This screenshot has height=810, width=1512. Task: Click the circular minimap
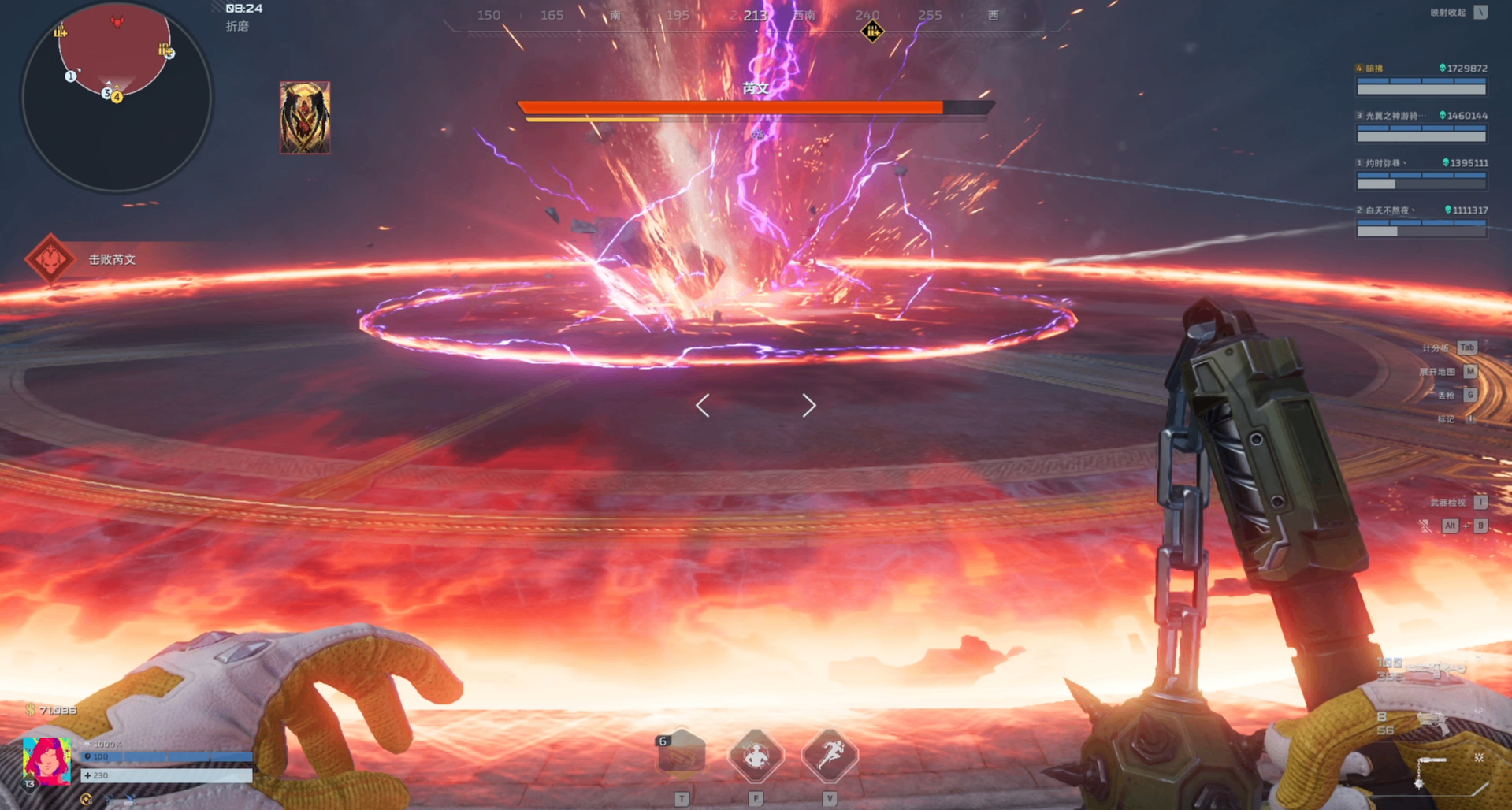[117, 96]
